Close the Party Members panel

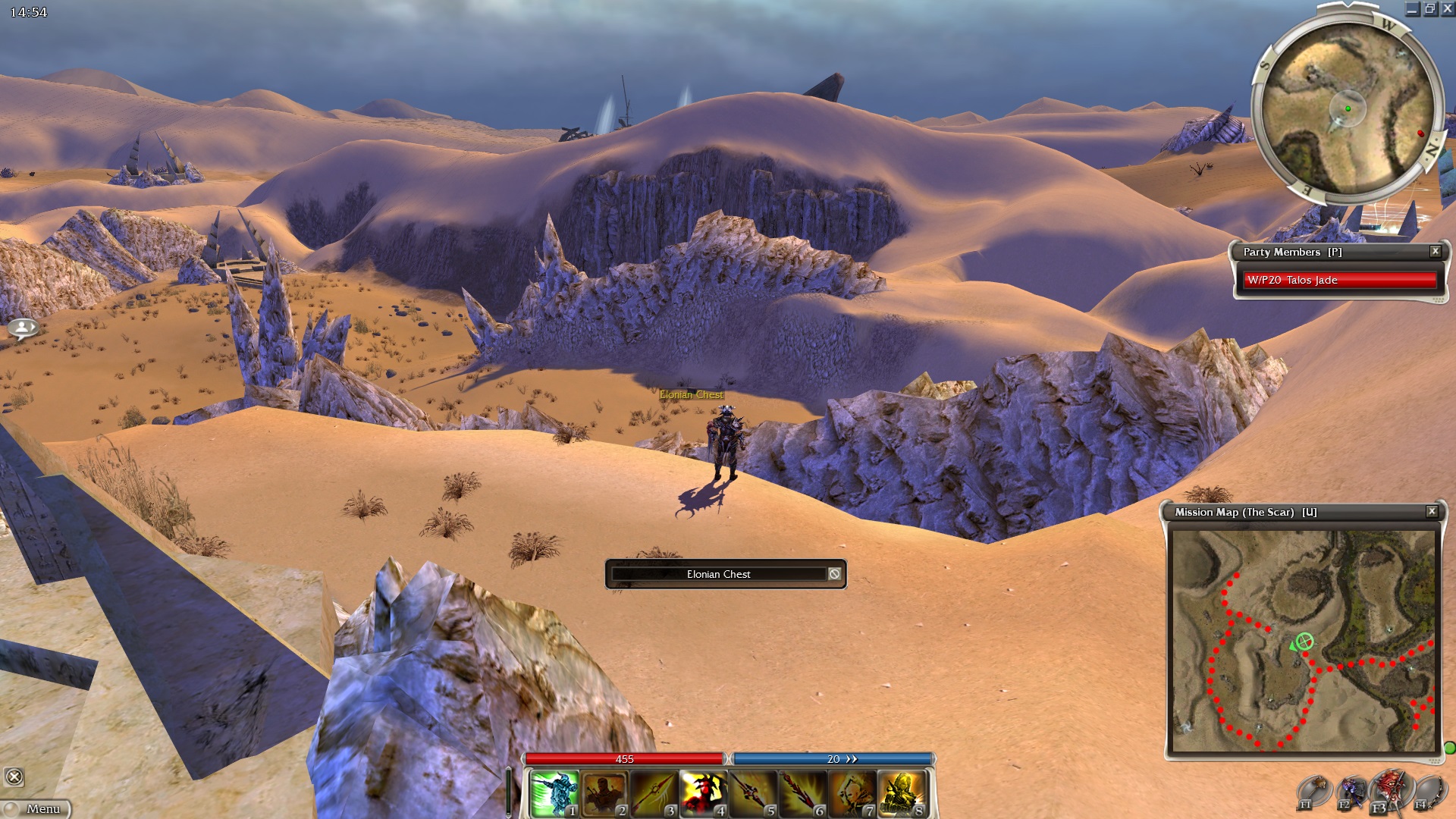point(1435,251)
